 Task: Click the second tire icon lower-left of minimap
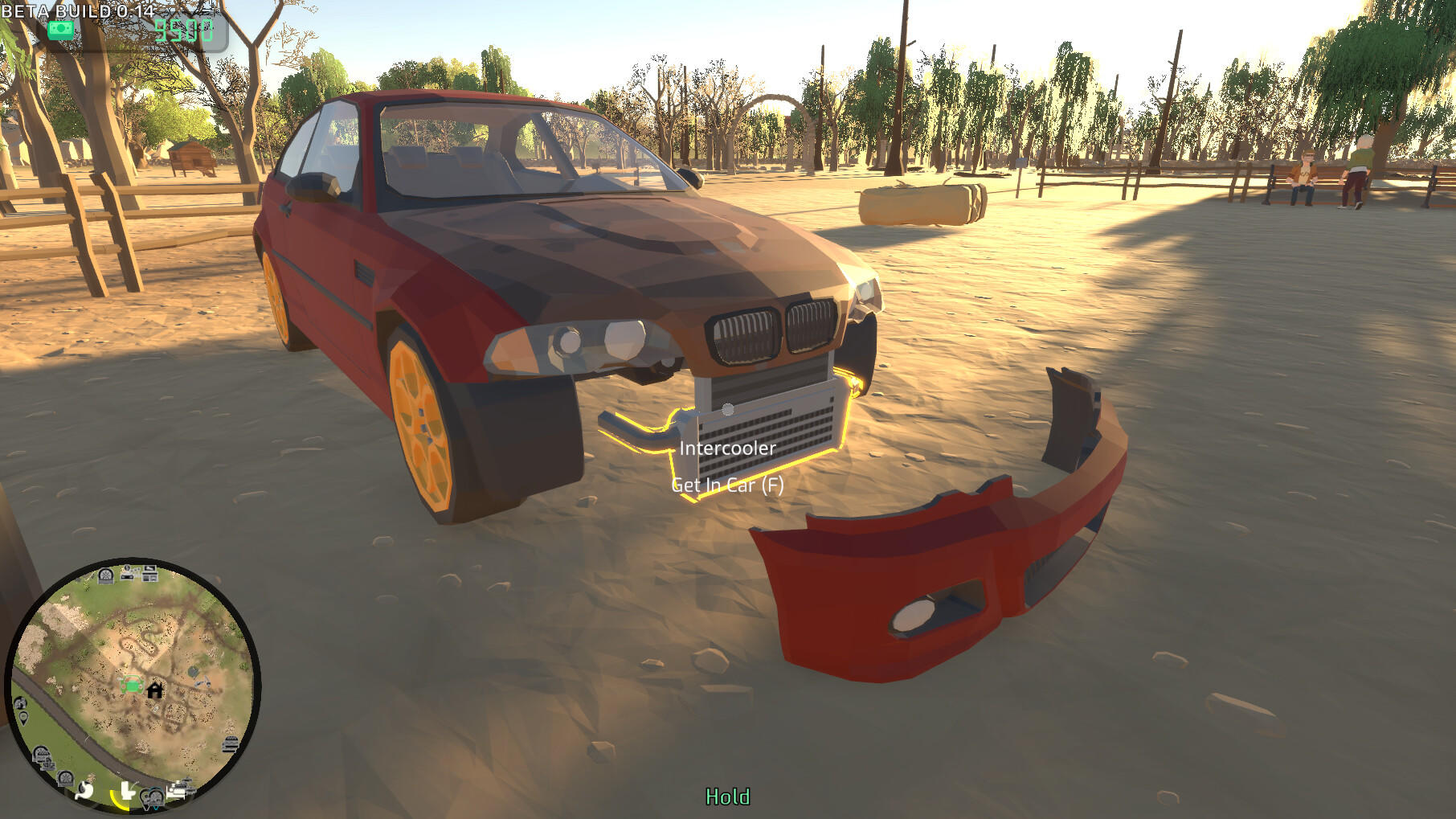click(x=64, y=777)
